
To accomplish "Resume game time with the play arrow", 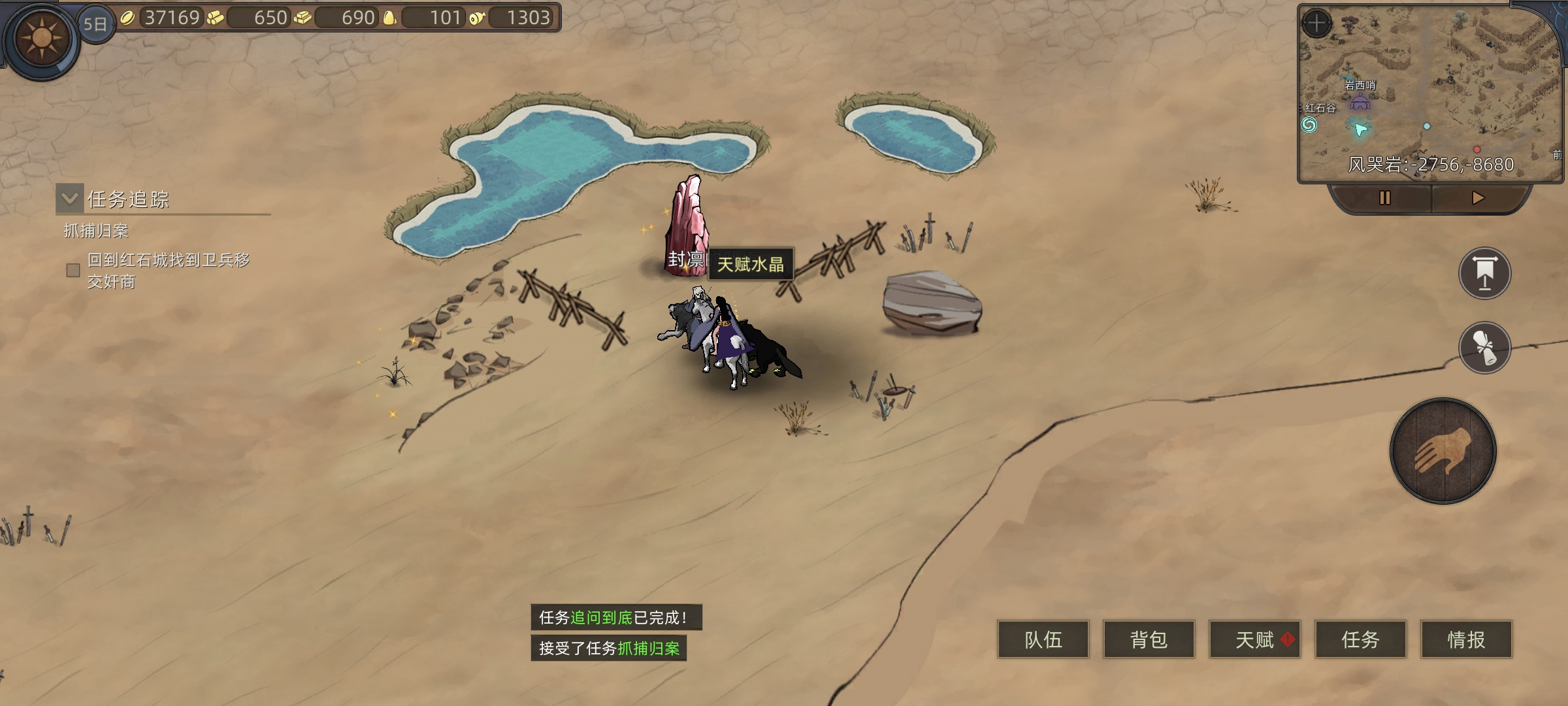I will (1478, 198).
